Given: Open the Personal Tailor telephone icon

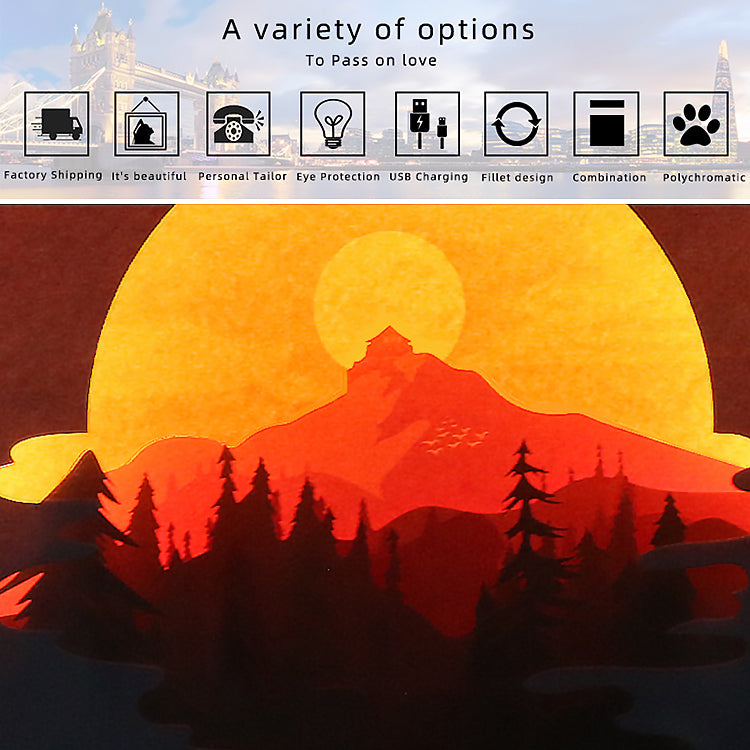Looking at the screenshot, I should pos(238,124).
